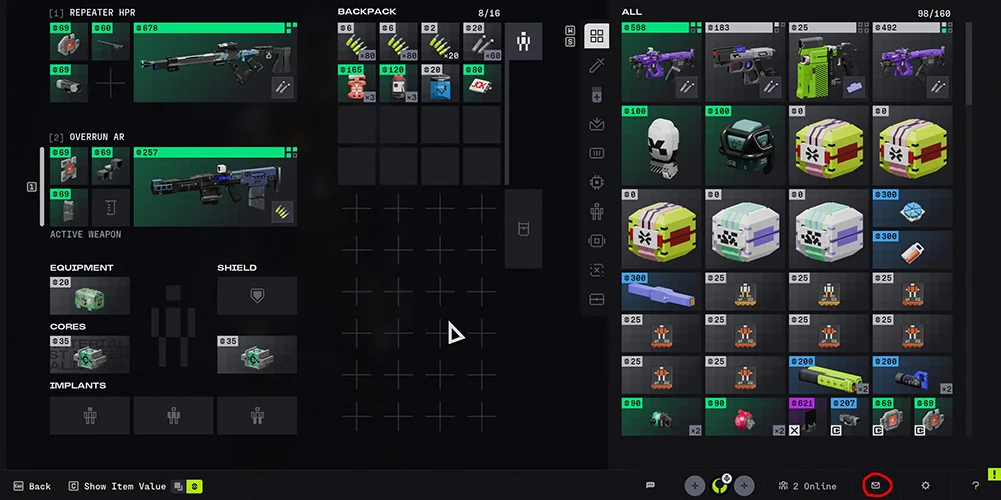Select the red medkit stack worth 165

(x=357, y=83)
